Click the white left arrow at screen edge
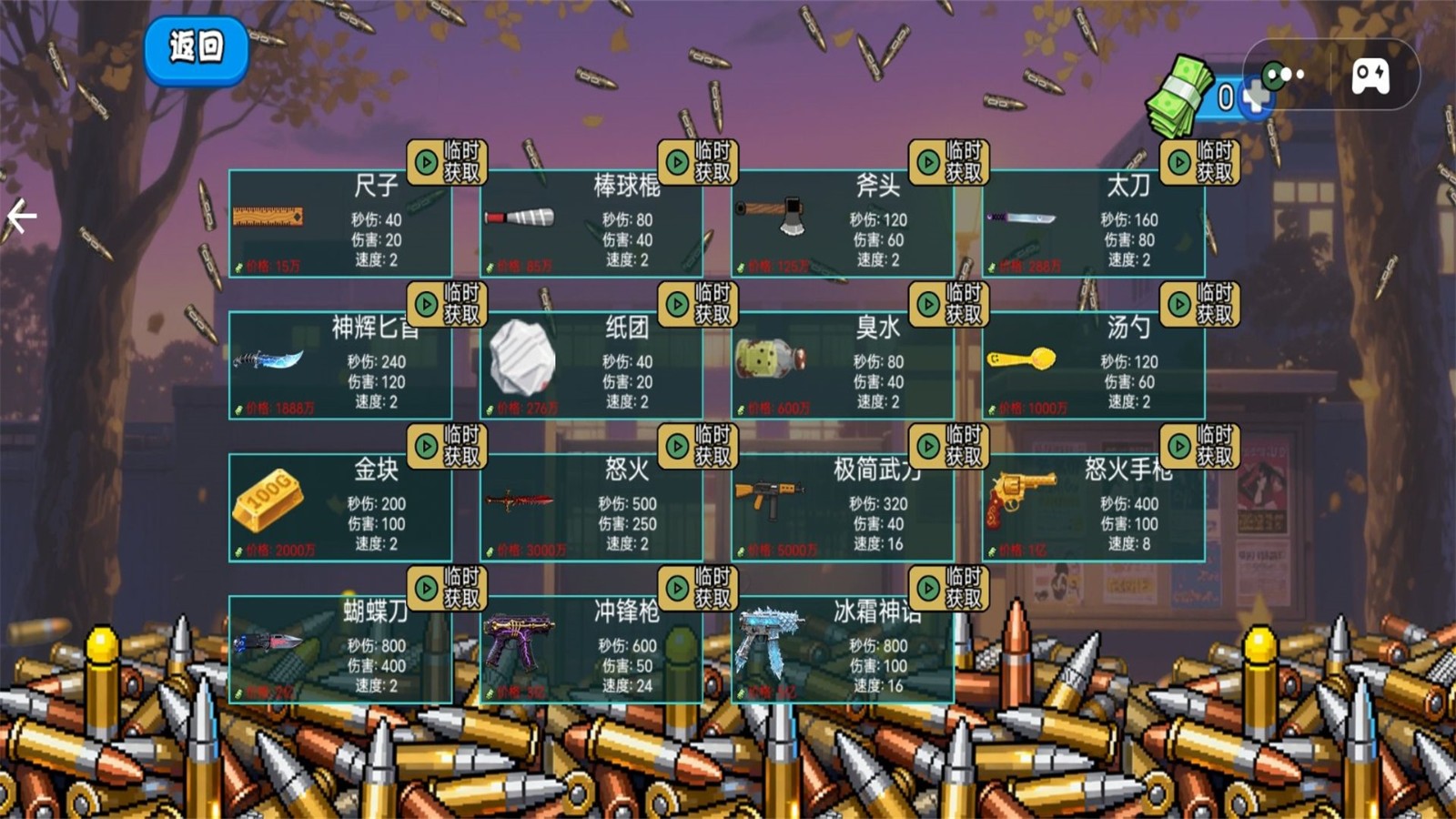Image resolution: width=1456 pixels, height=819 pixels. (21, 217)
